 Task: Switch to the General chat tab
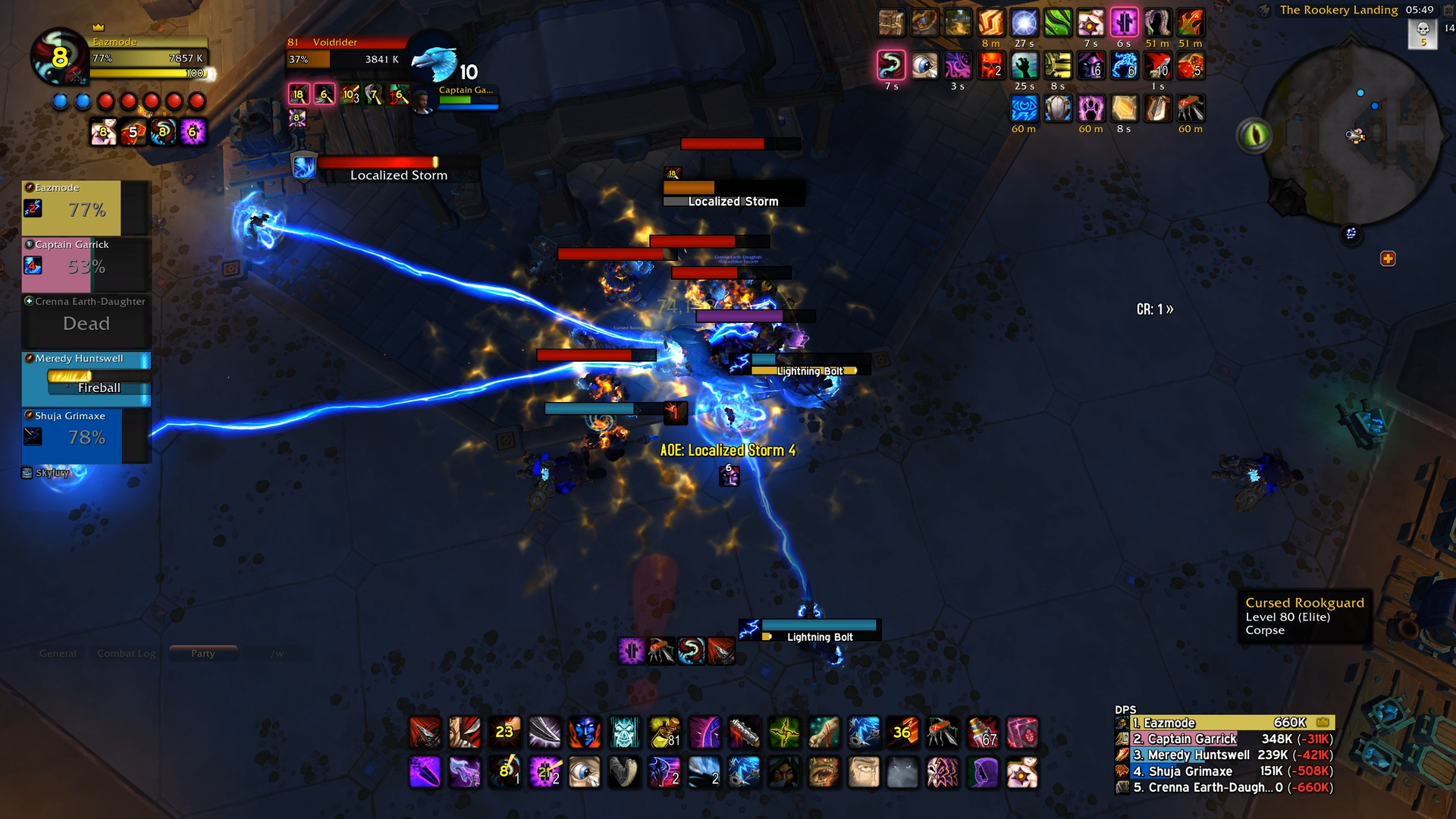tap(58, 653)
